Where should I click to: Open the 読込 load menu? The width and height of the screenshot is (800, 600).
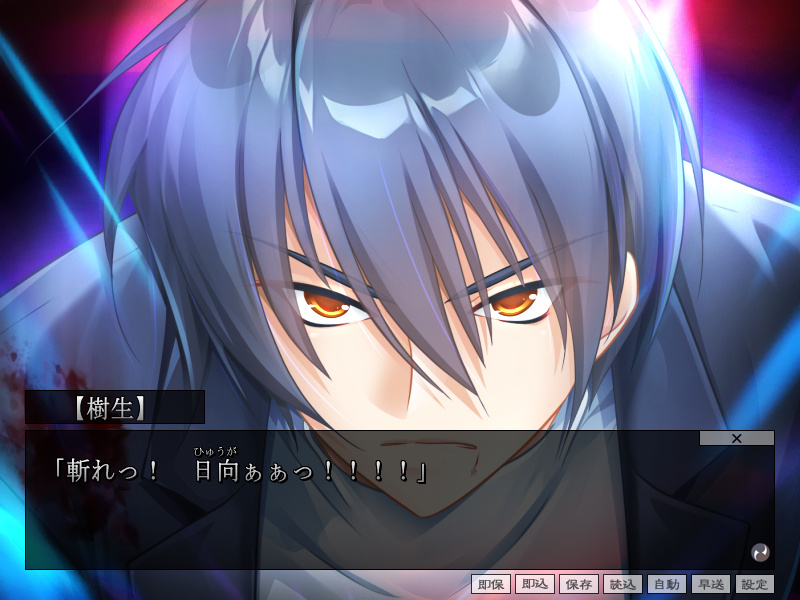[x=623, y=584]
